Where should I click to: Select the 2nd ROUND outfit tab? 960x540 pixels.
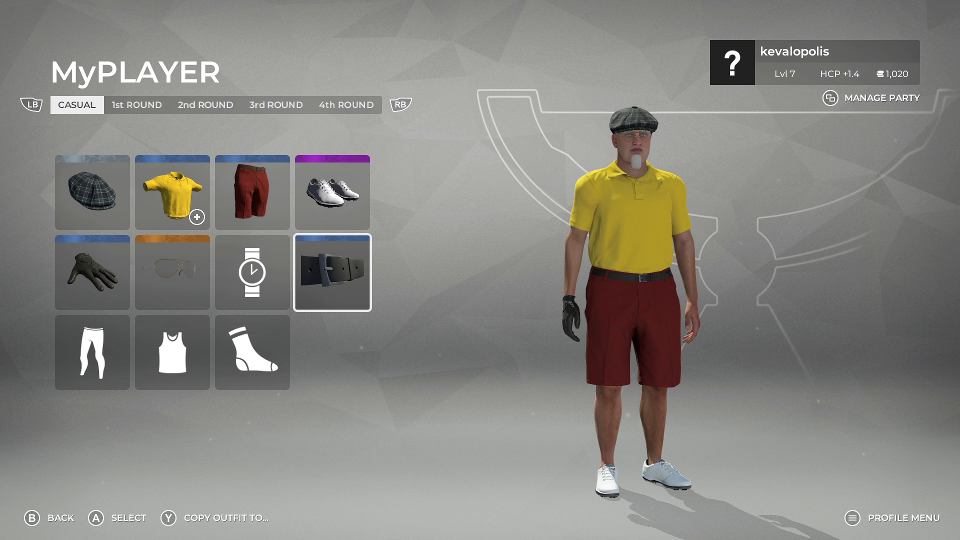[205, 105]
